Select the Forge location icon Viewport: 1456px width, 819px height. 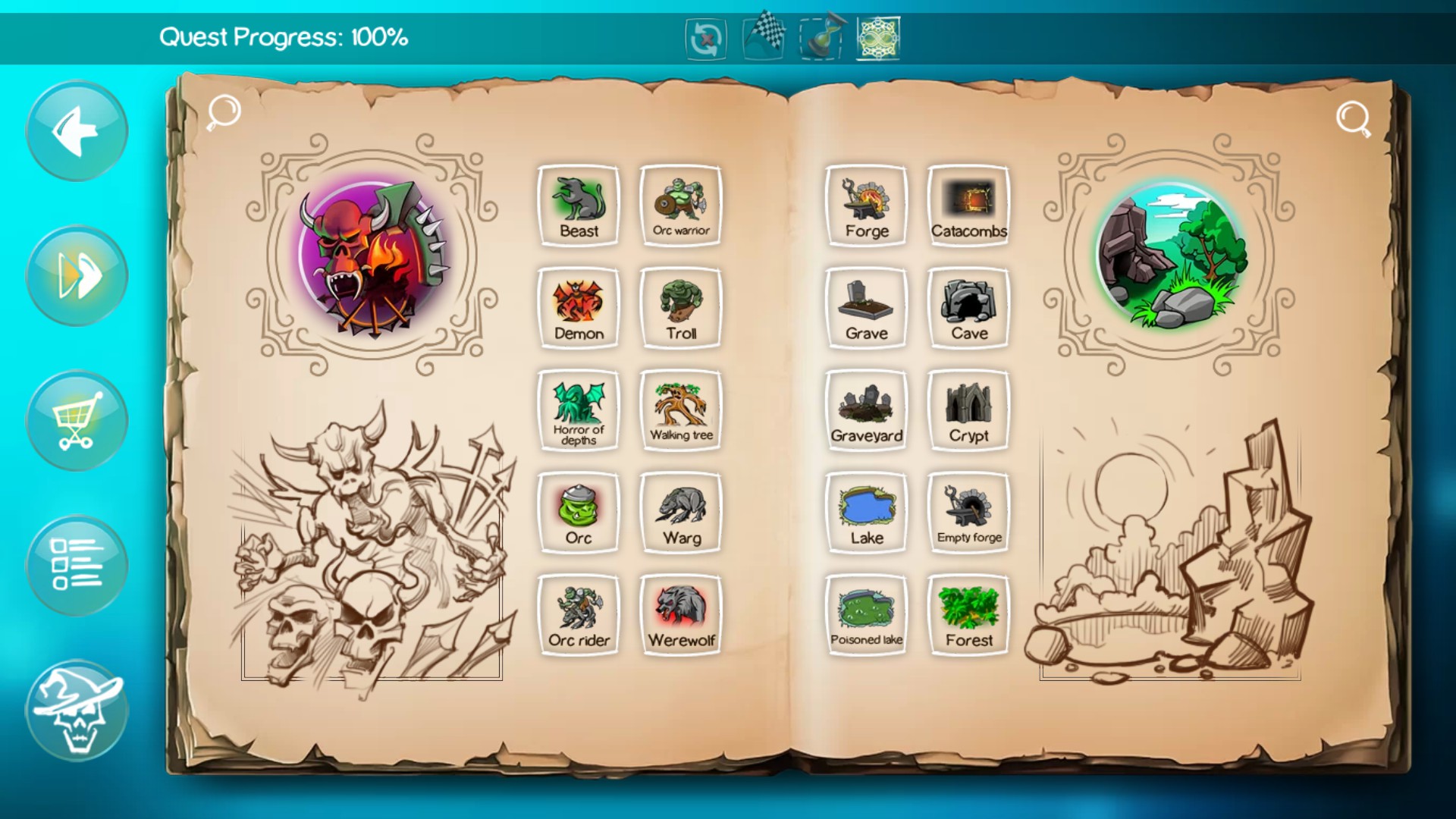click(x=867, y=203)
